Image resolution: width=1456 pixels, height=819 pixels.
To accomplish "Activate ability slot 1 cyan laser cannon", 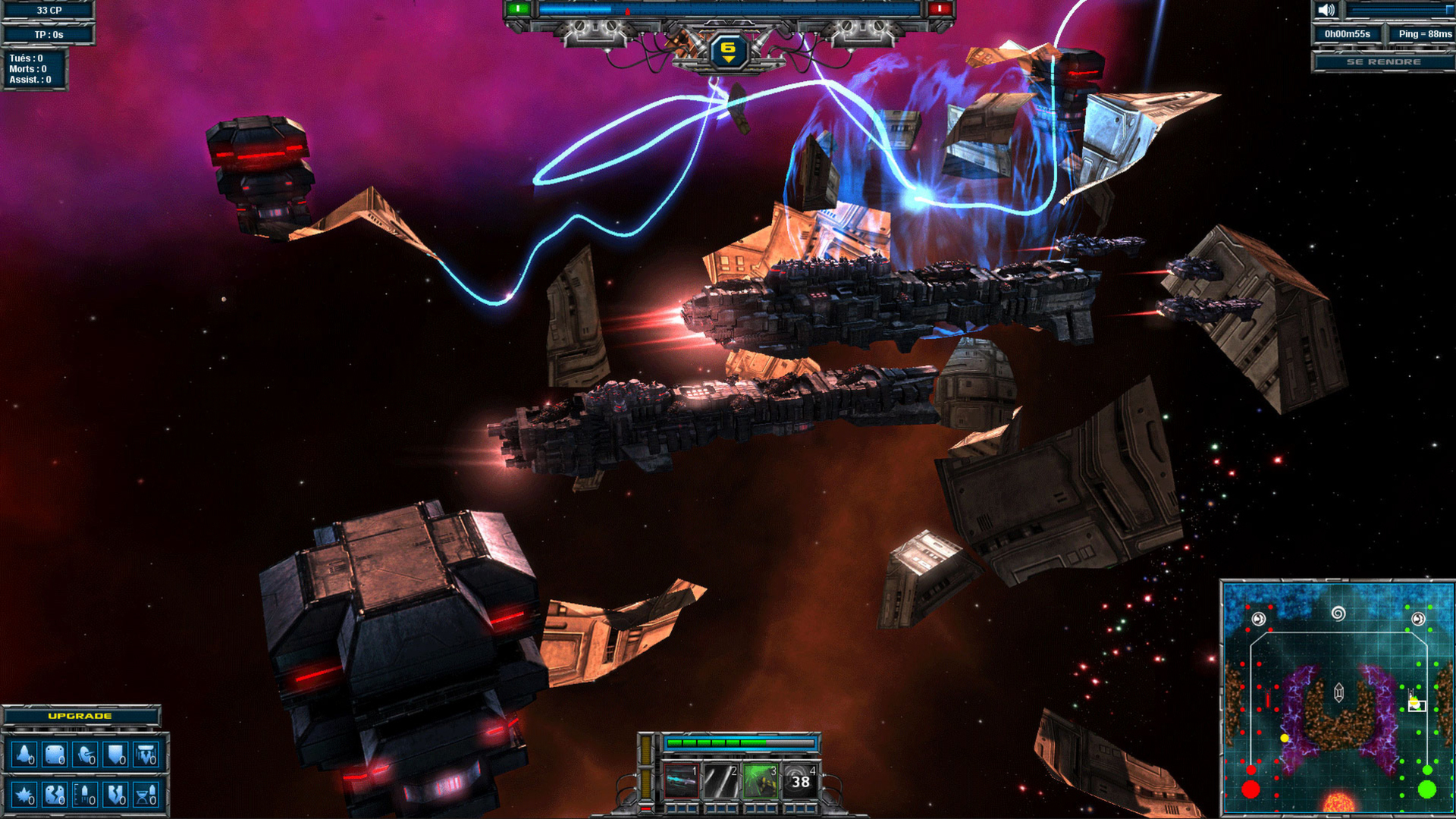I will (681, 781).
